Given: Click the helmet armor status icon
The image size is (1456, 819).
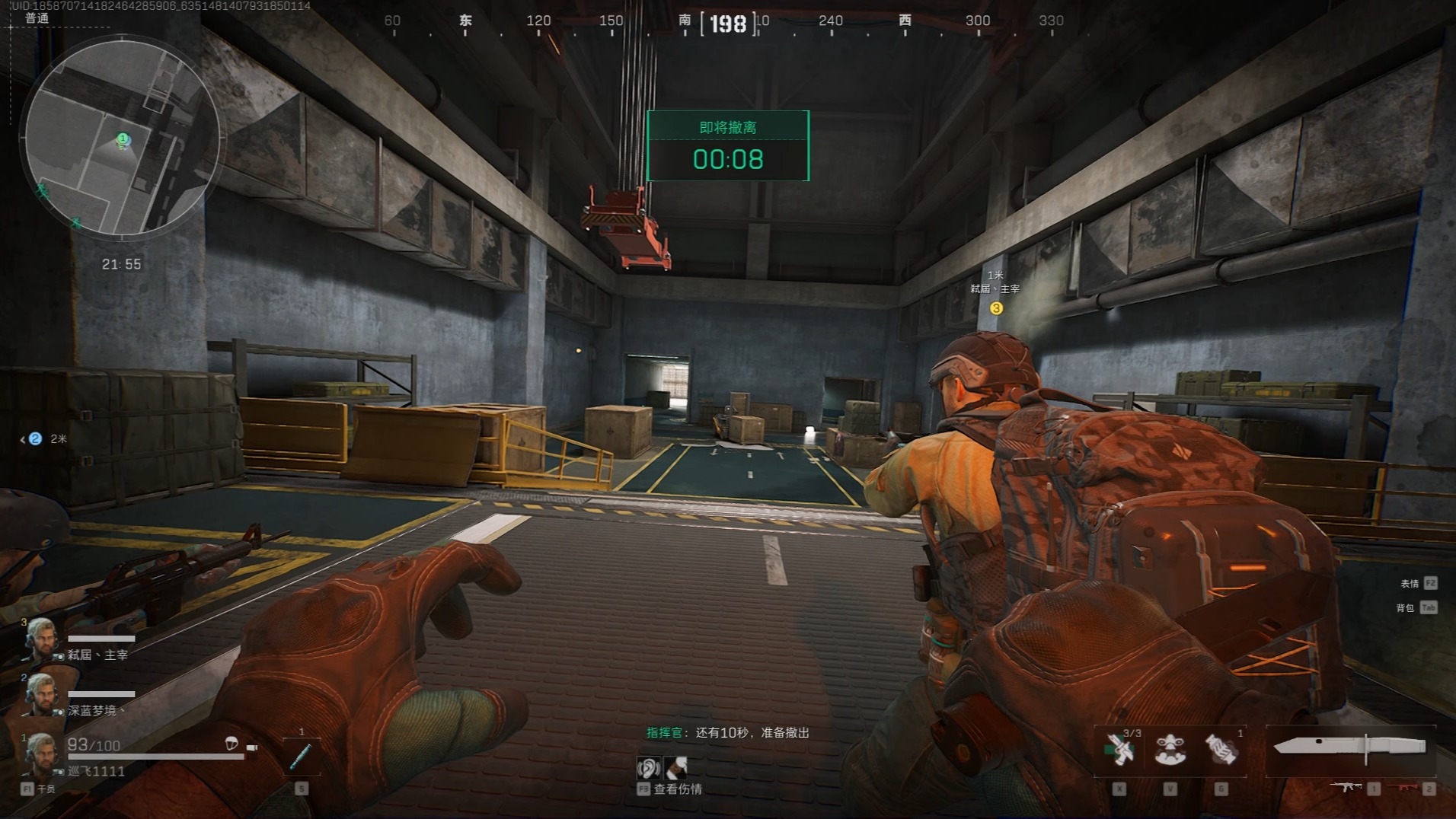Looking at the screenshot, I should pos(231,743).
